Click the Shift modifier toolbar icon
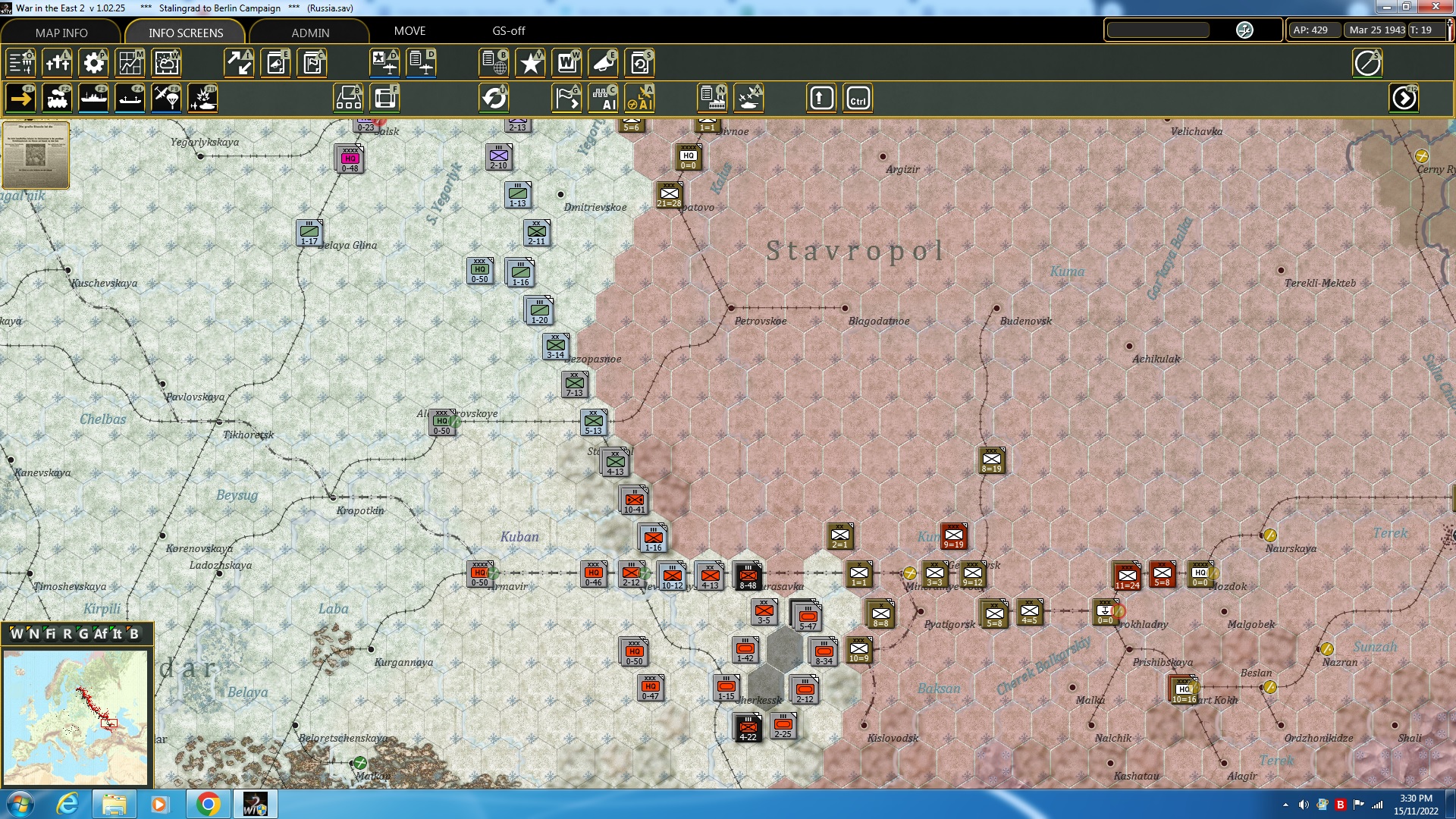 [x=821, y=98]
